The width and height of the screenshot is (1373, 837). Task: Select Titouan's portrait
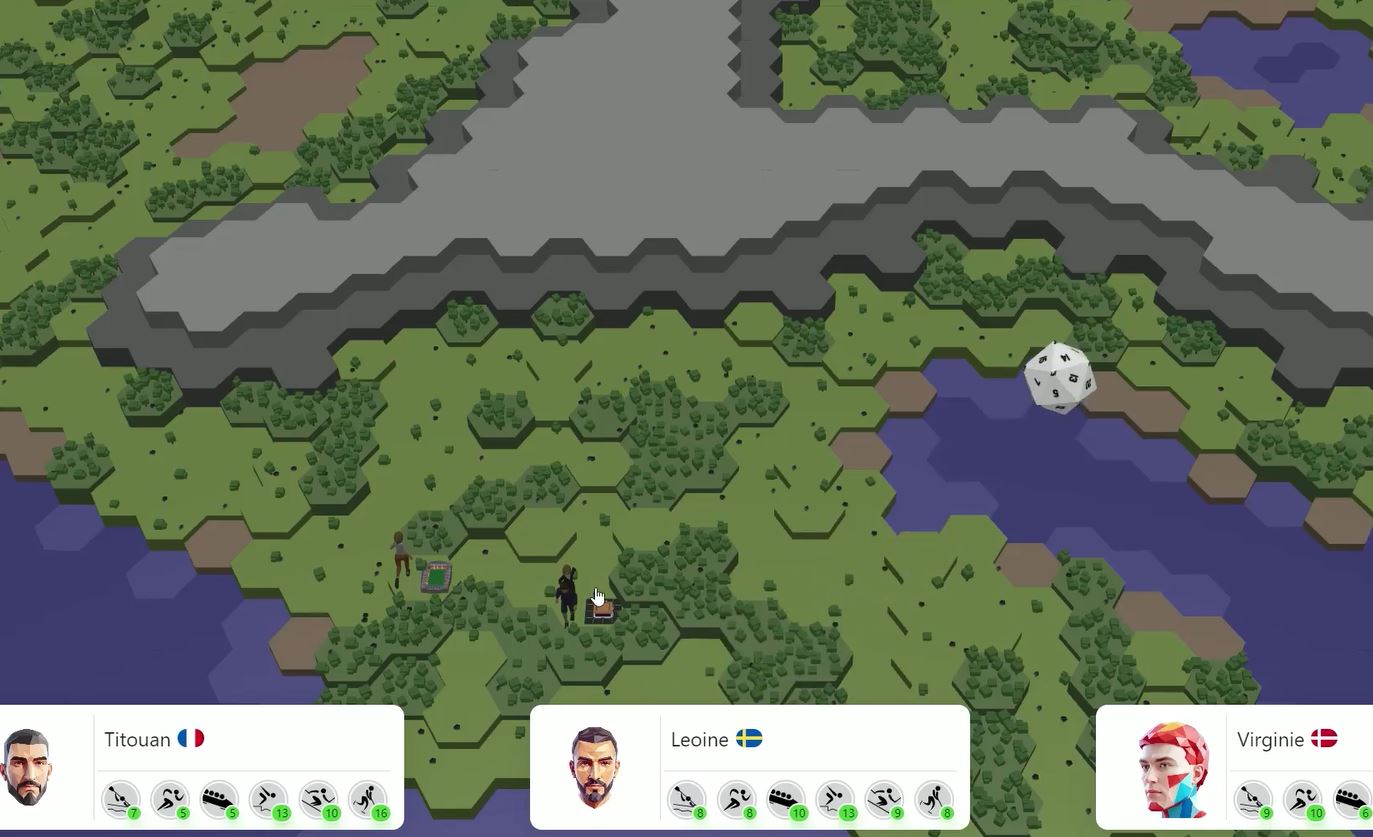27,767
